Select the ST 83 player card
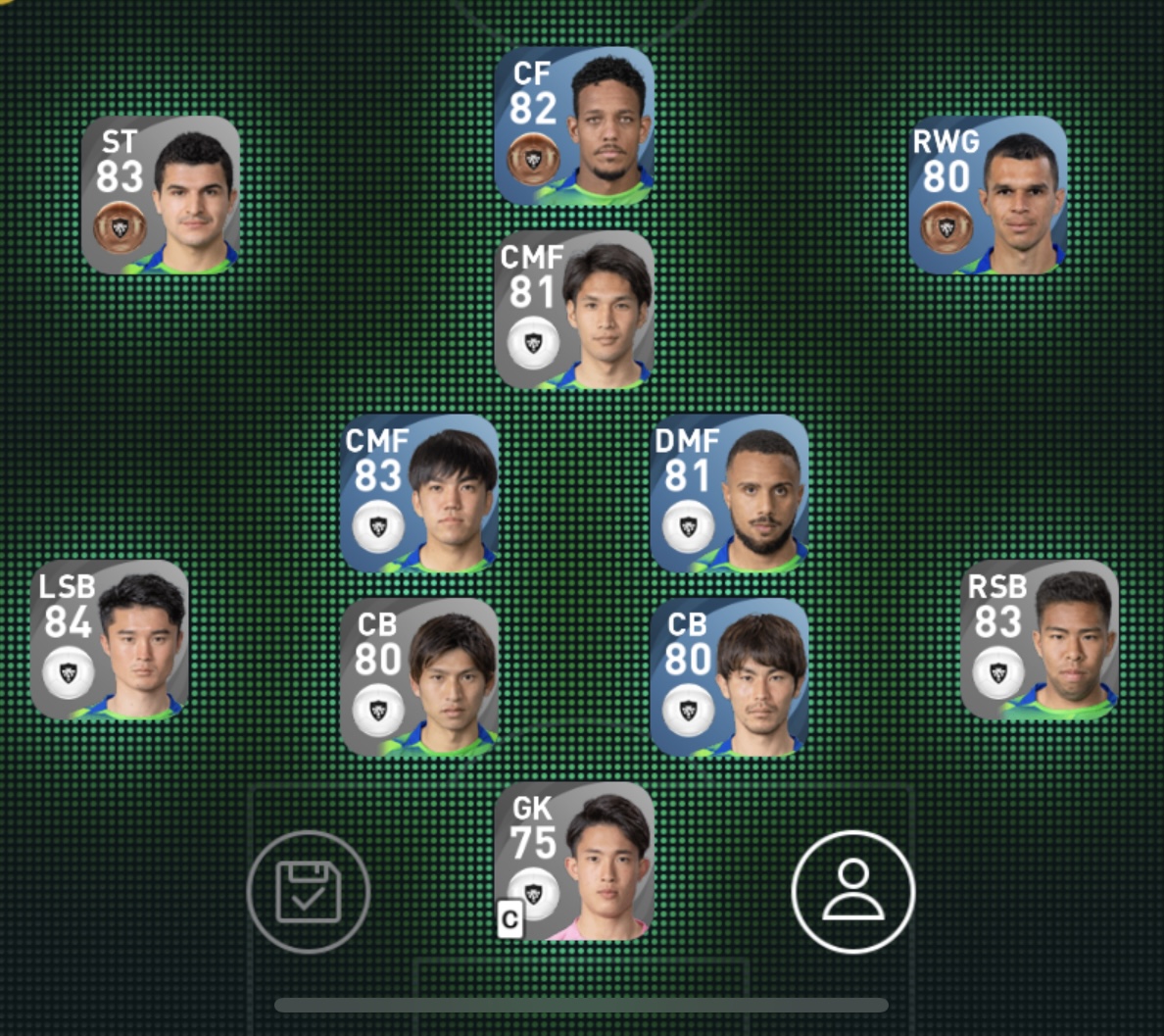The height and width of the screenshot is (1036, 1164). point(161,195)
